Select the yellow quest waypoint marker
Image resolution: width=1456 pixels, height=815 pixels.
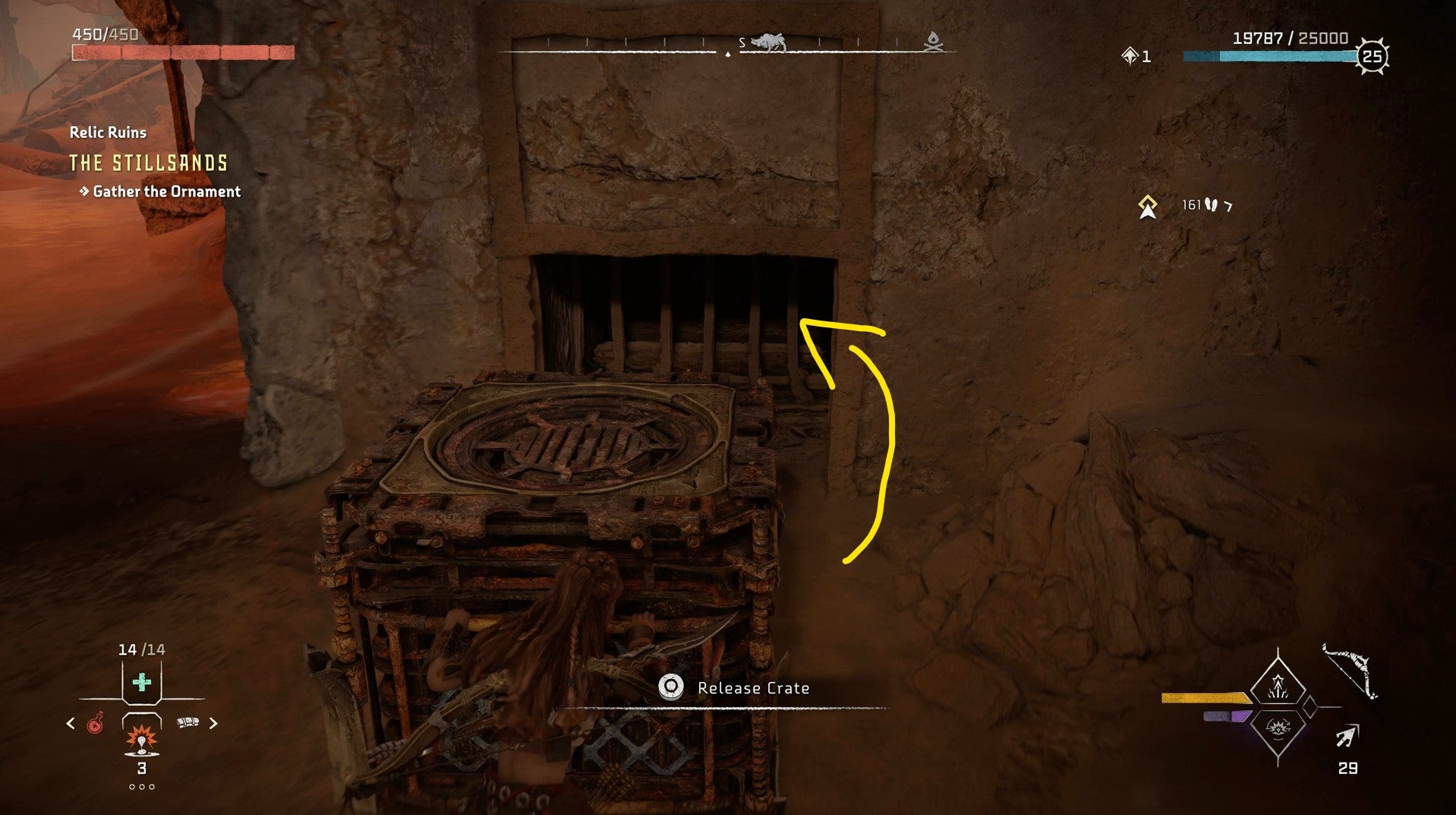(1147, 206)
